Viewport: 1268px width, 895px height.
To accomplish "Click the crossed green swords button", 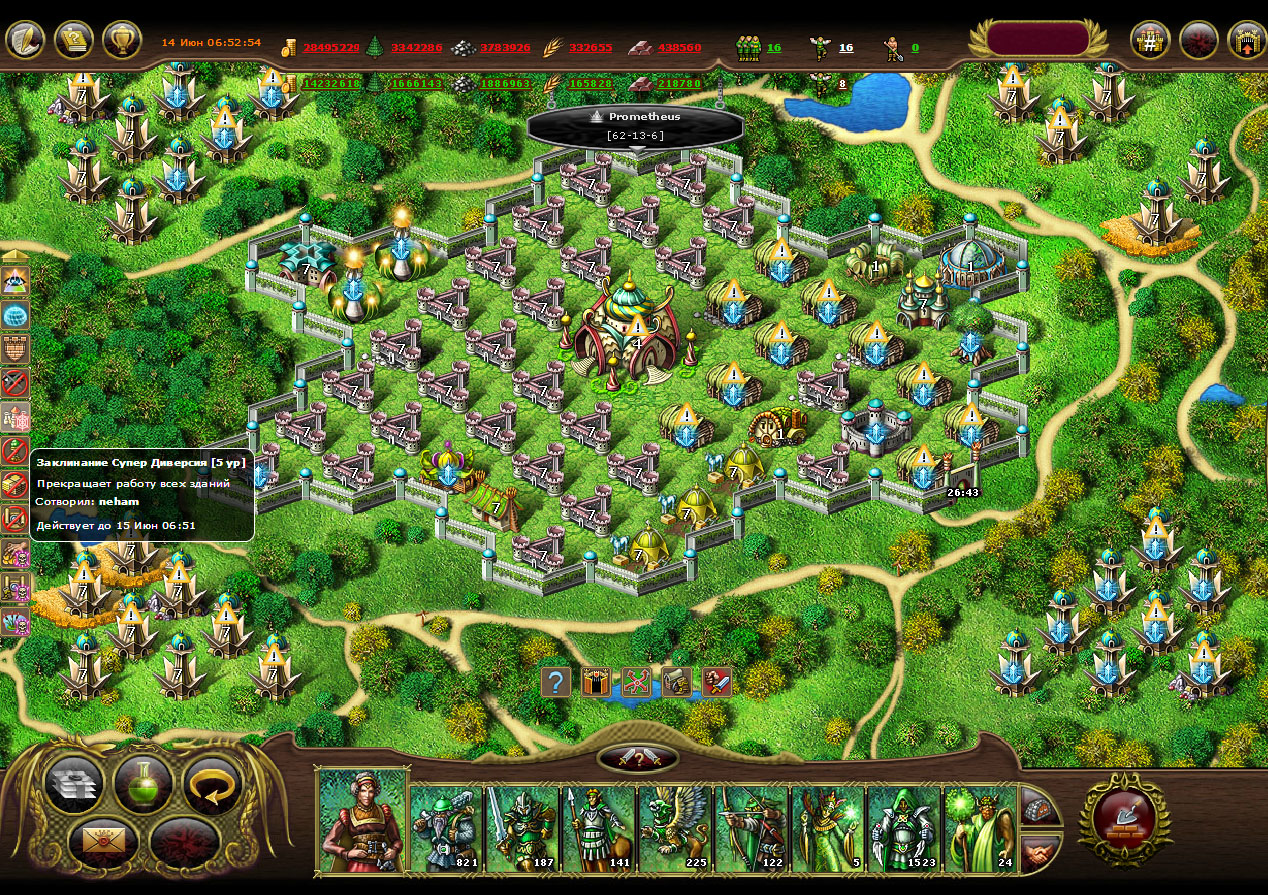I will coord(637,682).
